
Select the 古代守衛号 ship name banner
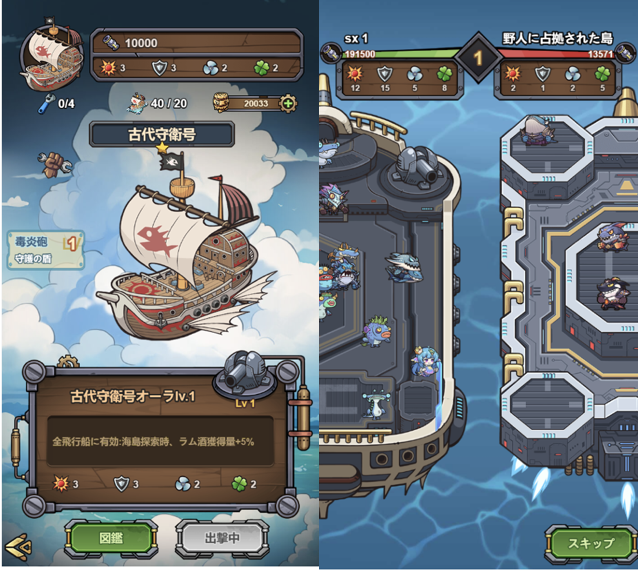tap(162, 133)
